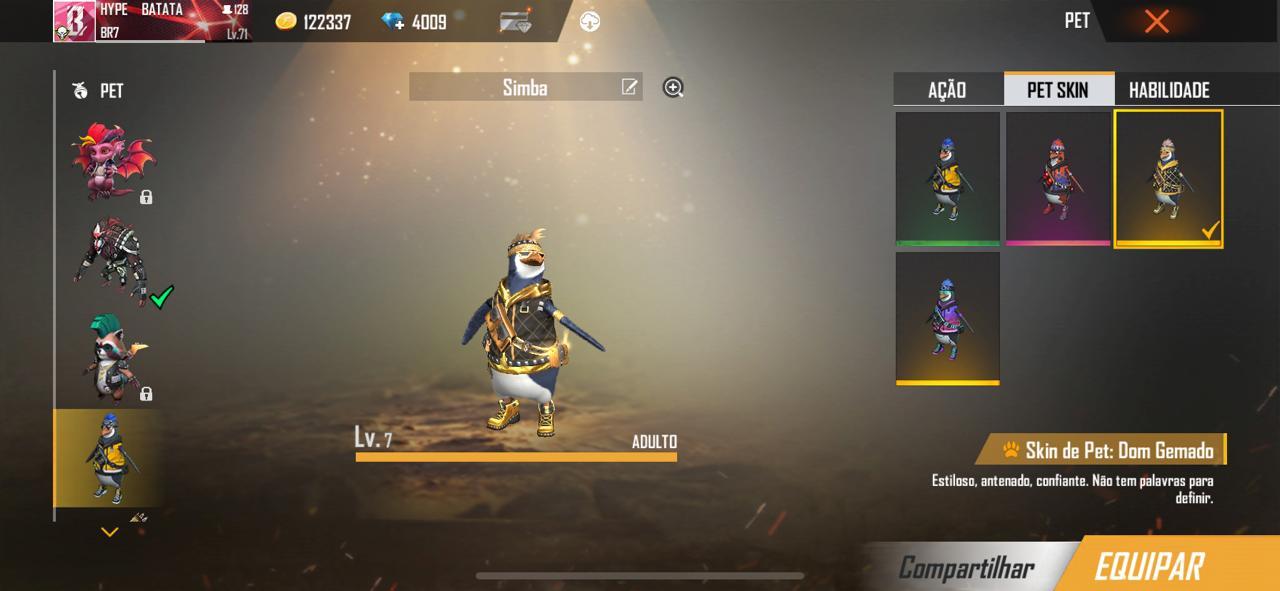This screenshot has height=591, width=1280.
Task: Choose the locked raccoon pet with green mohawk
Action: [x=110, y=357]
